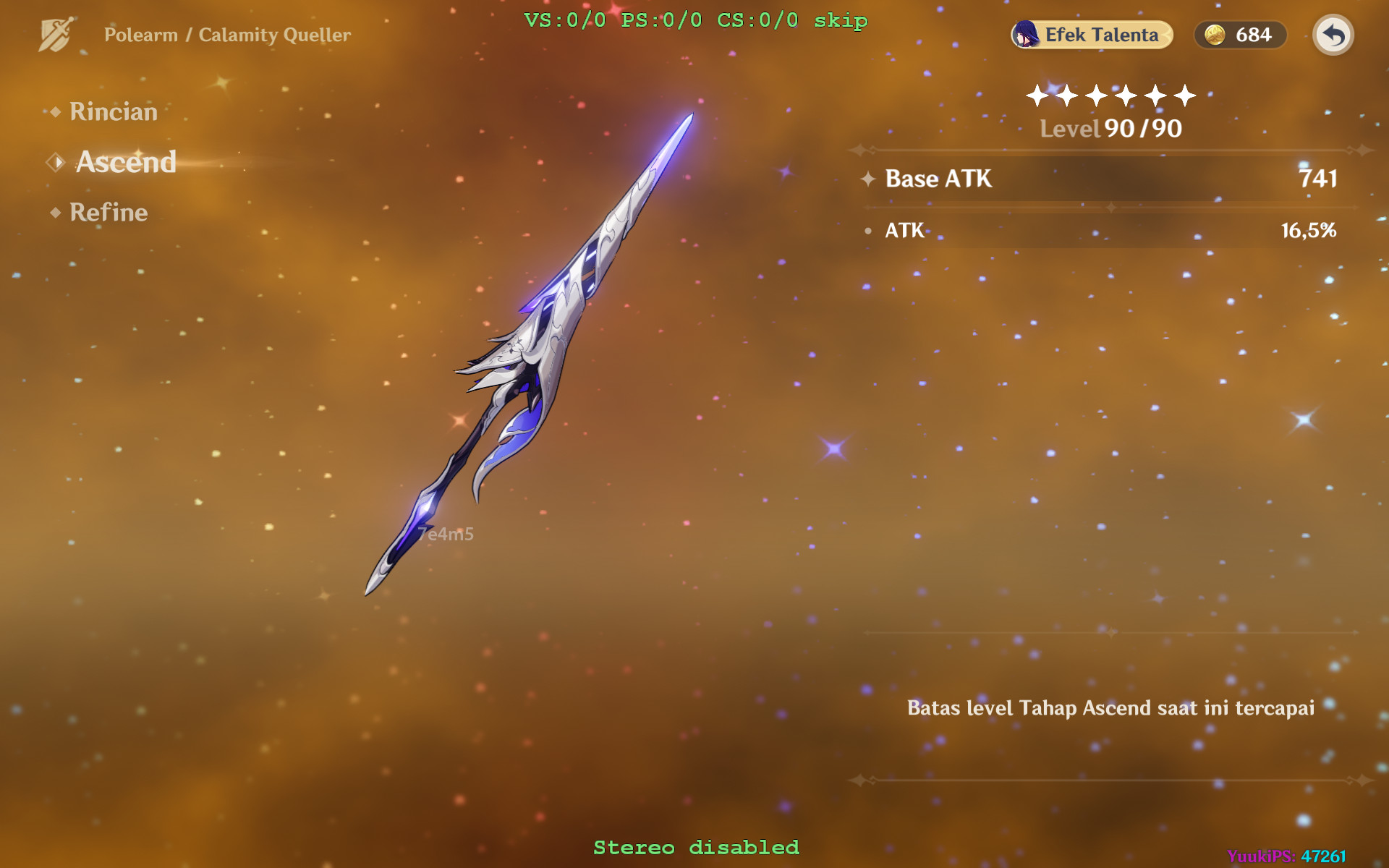The width and height of the screenshot is (1389, 868).
Task: Click the character avatar on Efek Talenta
Action: [1024, 34]
